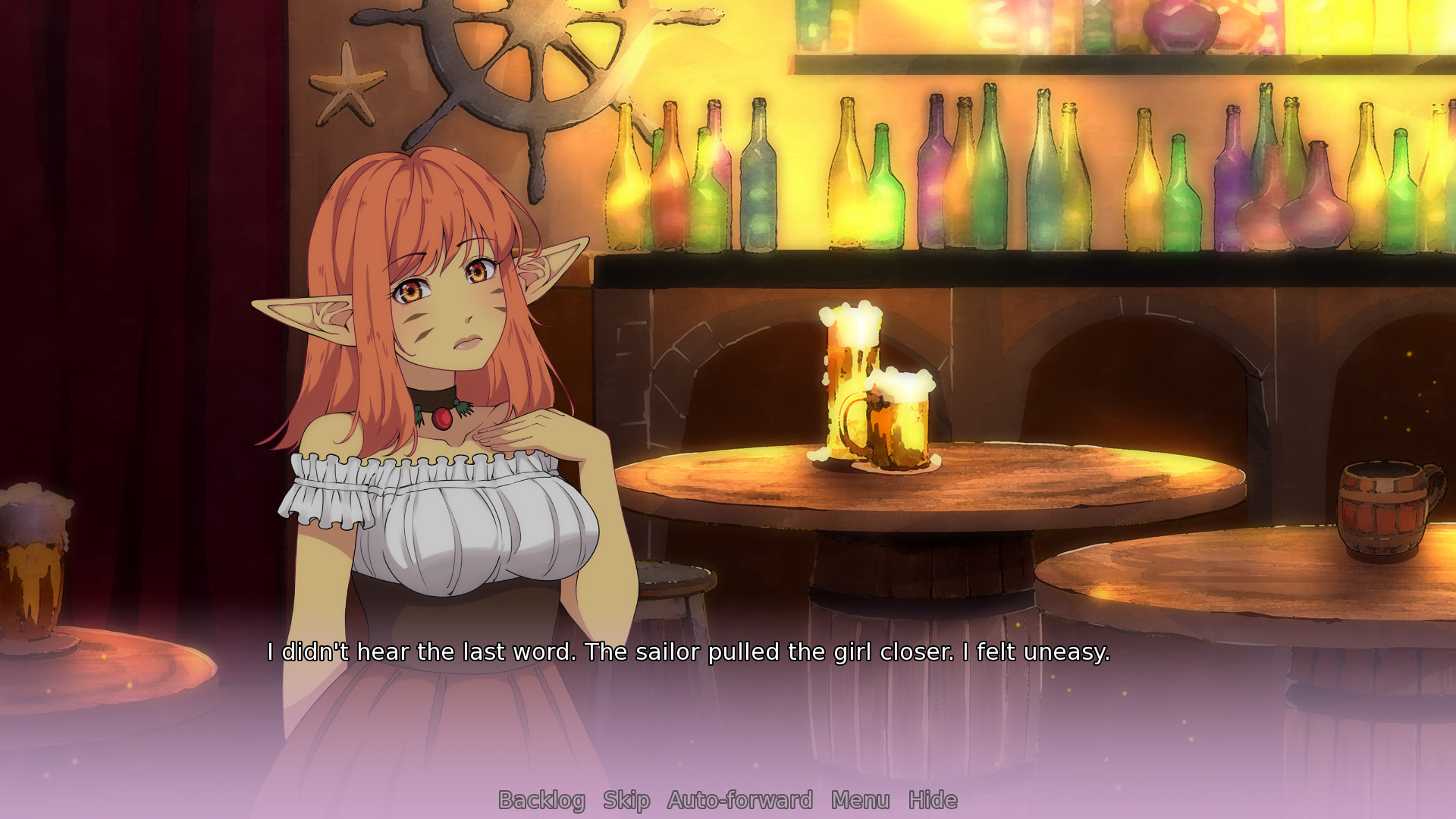
Task: Open the game Menu
Action: click(x=860, y=800)
